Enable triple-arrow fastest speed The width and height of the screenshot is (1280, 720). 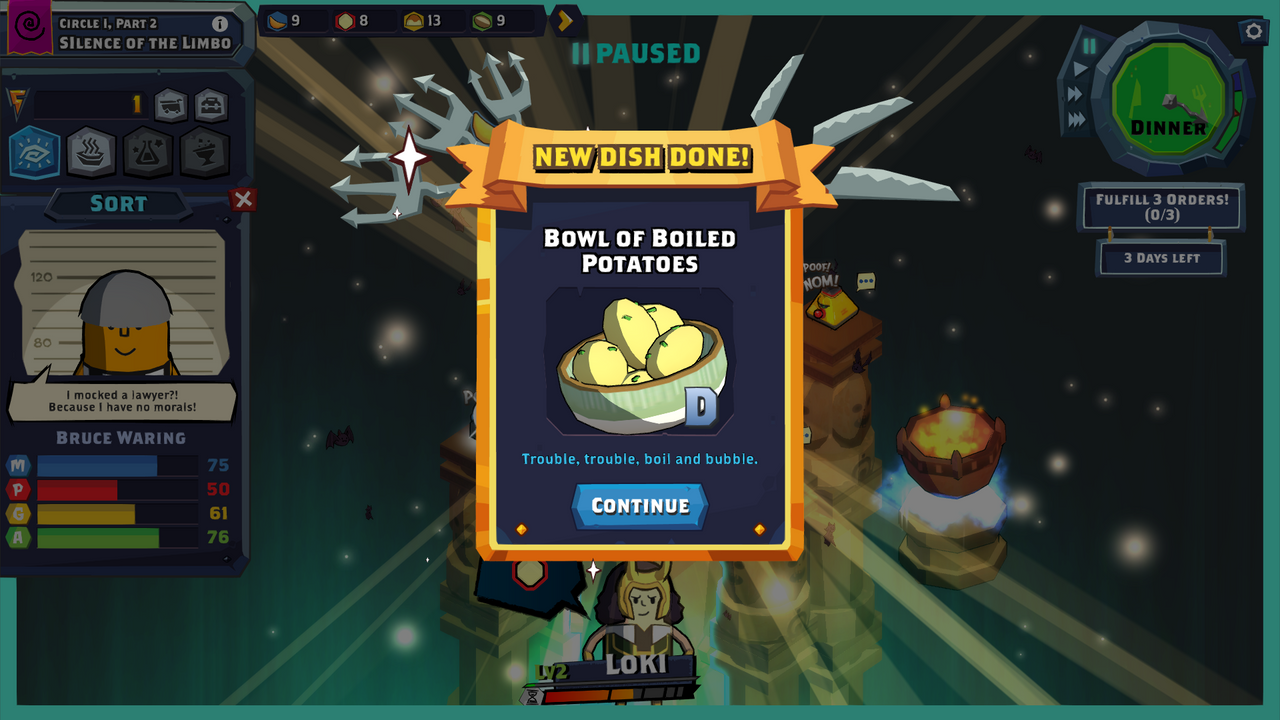pos(1078,120)
